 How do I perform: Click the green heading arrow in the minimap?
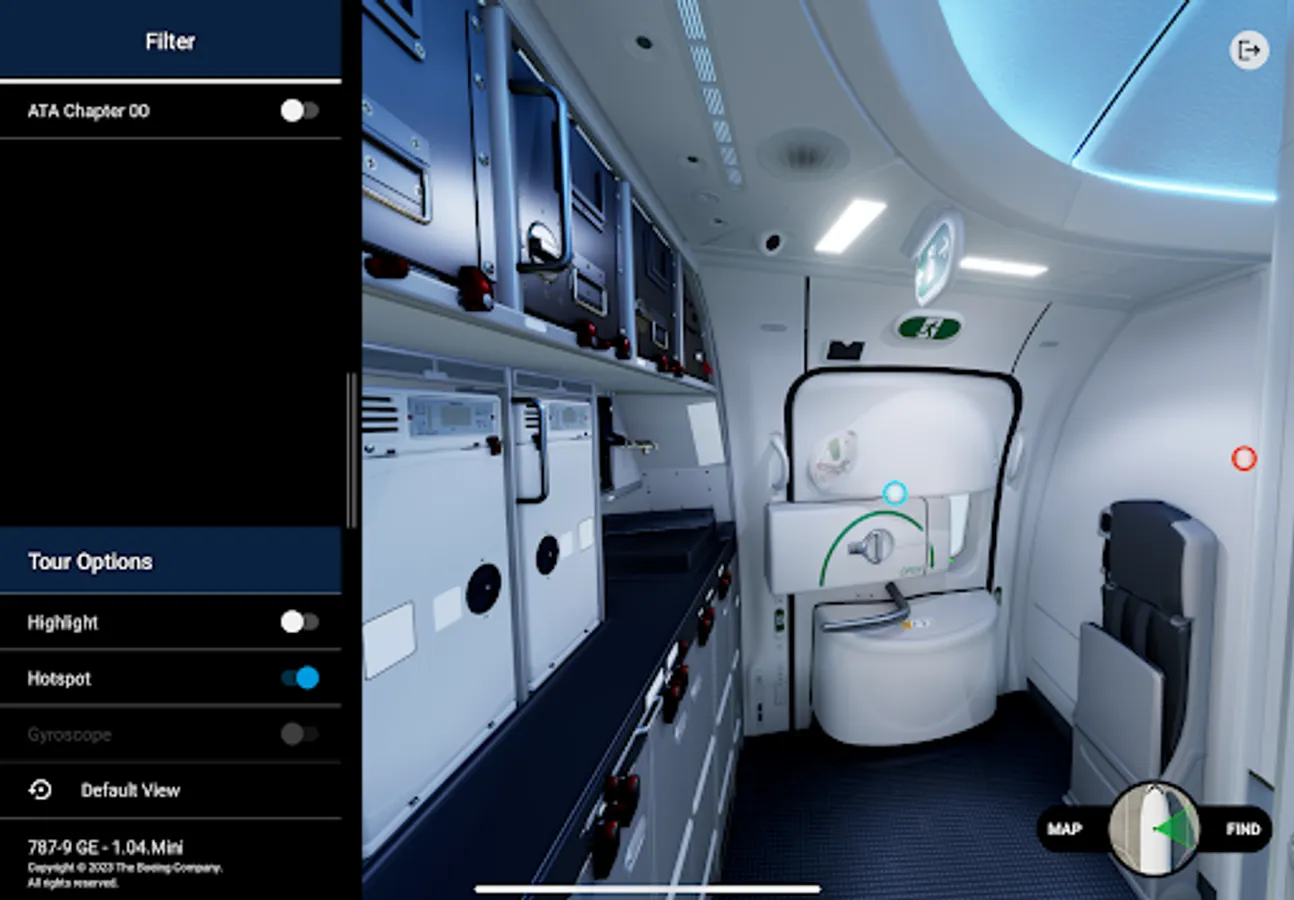[1174, 829]
